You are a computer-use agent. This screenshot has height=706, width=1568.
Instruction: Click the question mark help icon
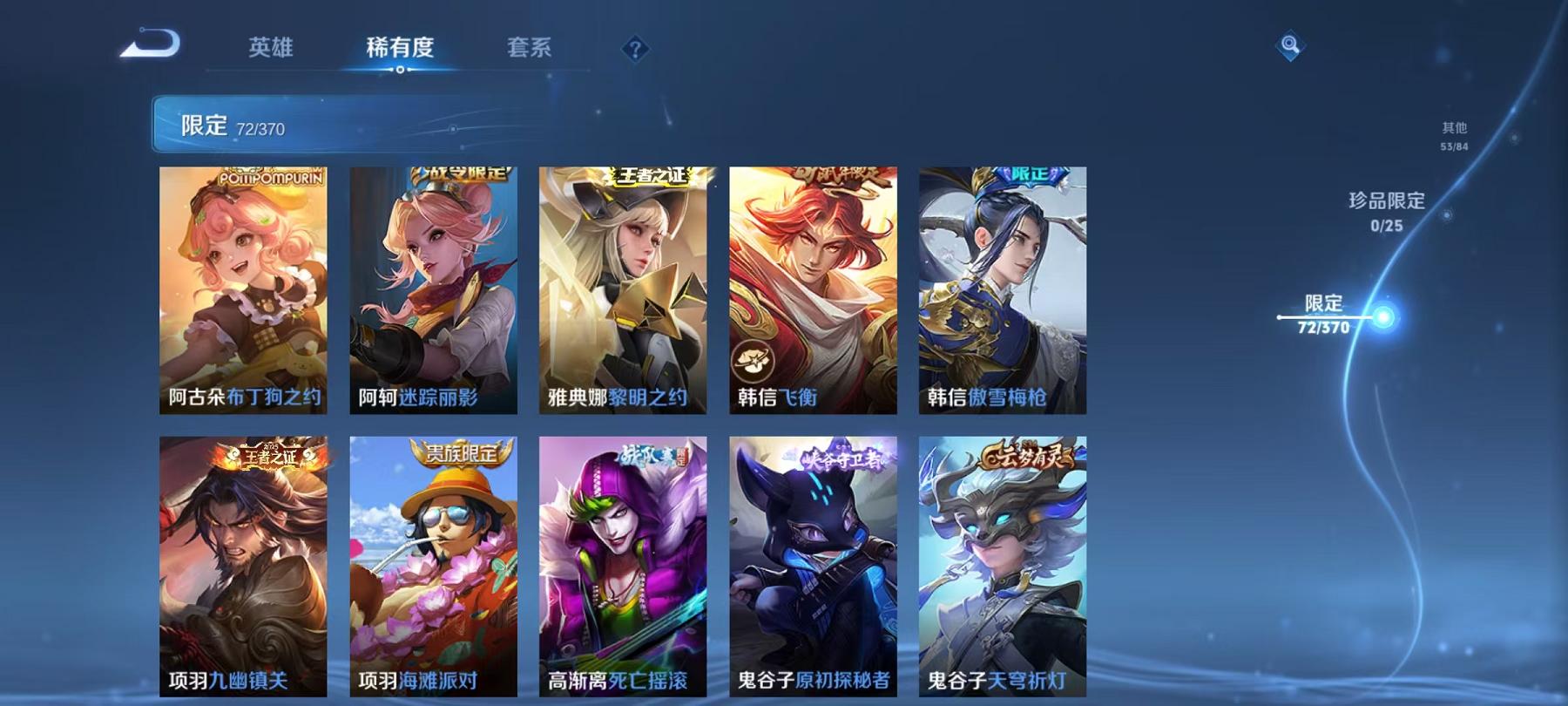[634, 50]
